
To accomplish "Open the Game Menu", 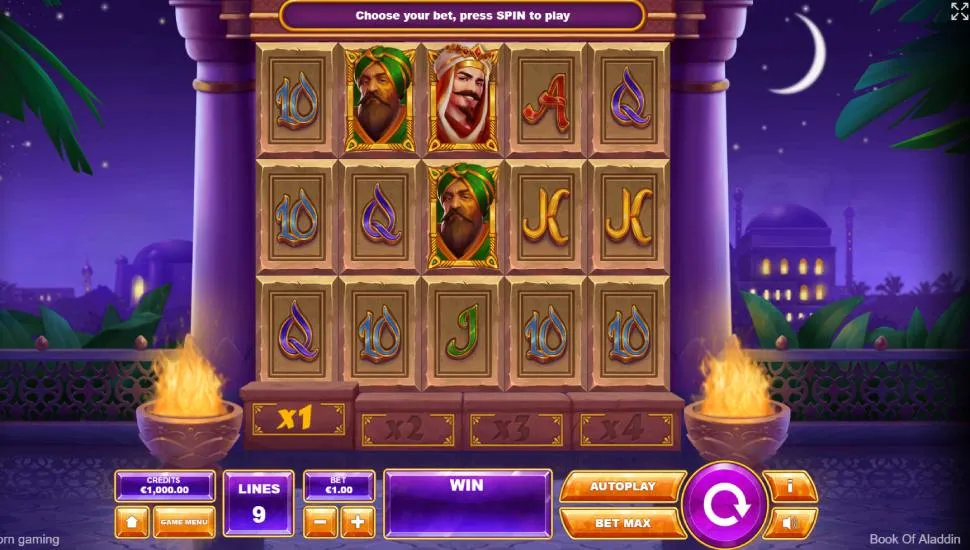I will click(184, 522).
